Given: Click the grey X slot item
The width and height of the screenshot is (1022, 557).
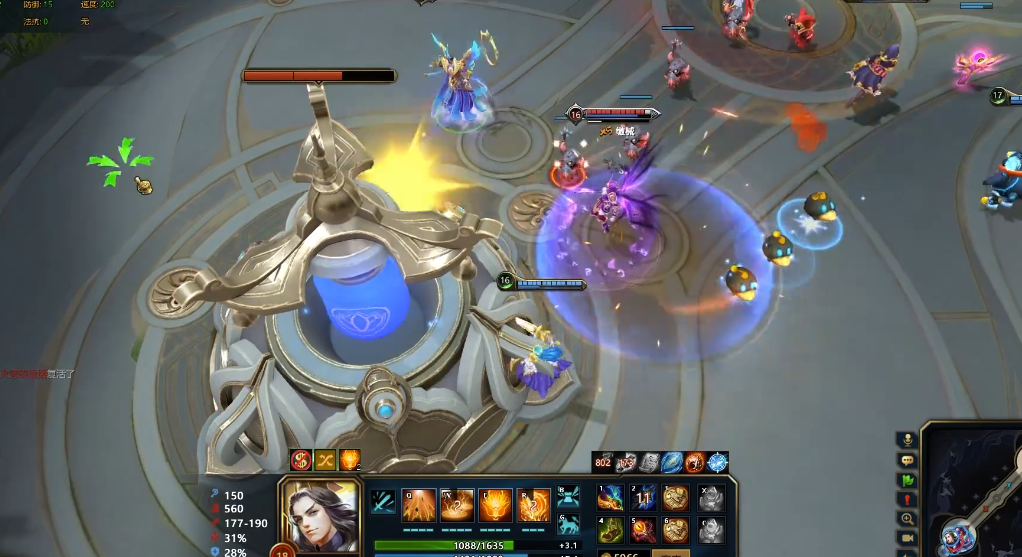Looking at the screenshot, I should click(710, 498).
